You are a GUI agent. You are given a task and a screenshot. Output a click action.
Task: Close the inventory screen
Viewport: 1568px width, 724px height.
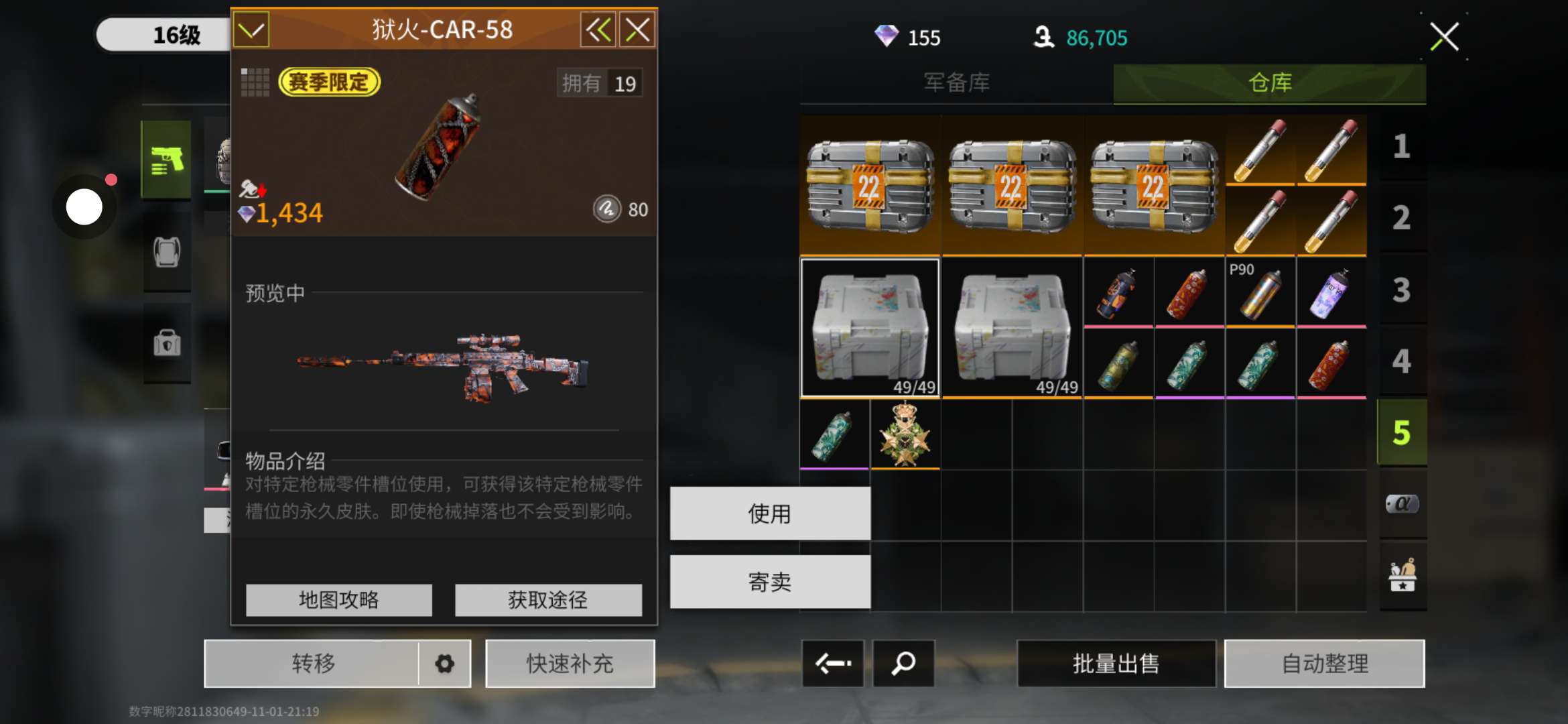[x=1444, y=37]
